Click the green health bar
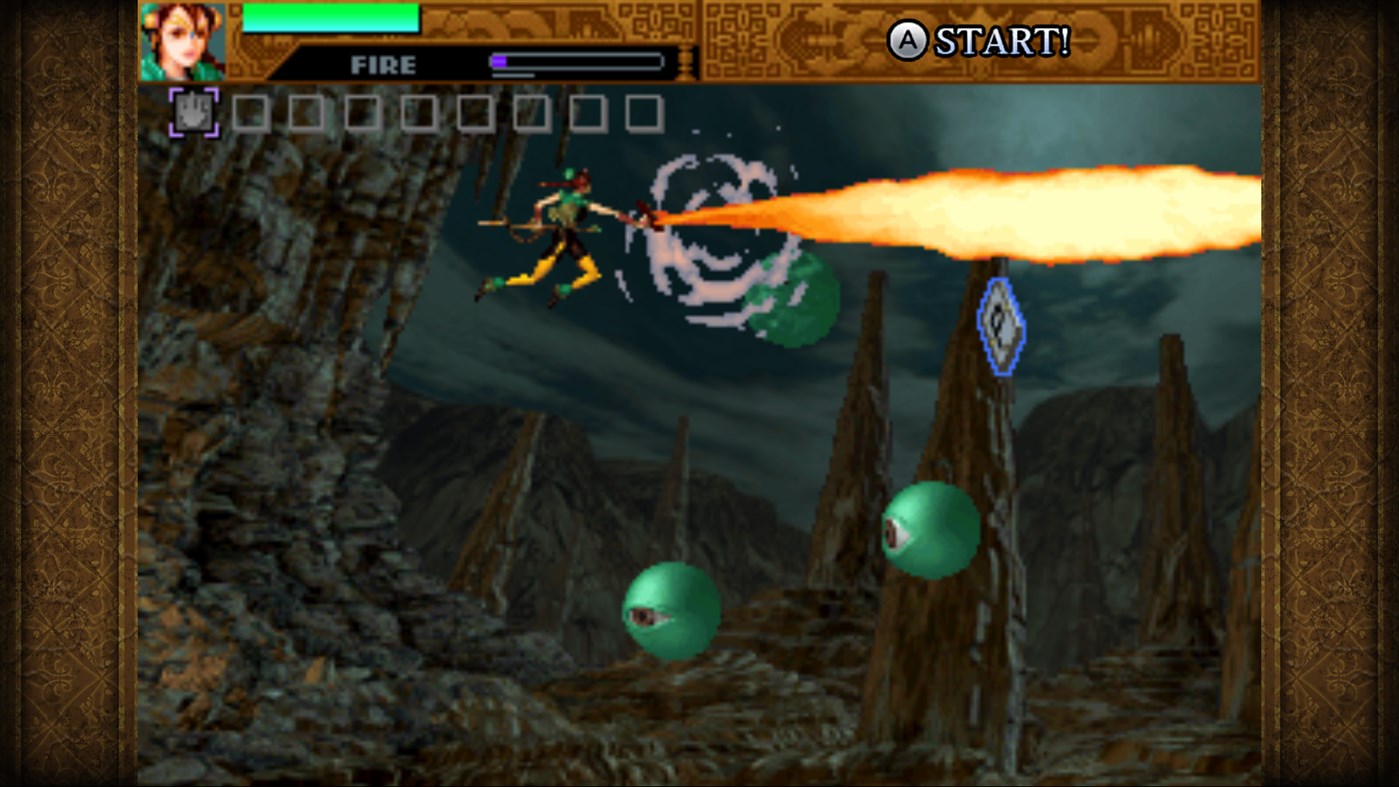1399x787 pixels. [x=330, y=18]
